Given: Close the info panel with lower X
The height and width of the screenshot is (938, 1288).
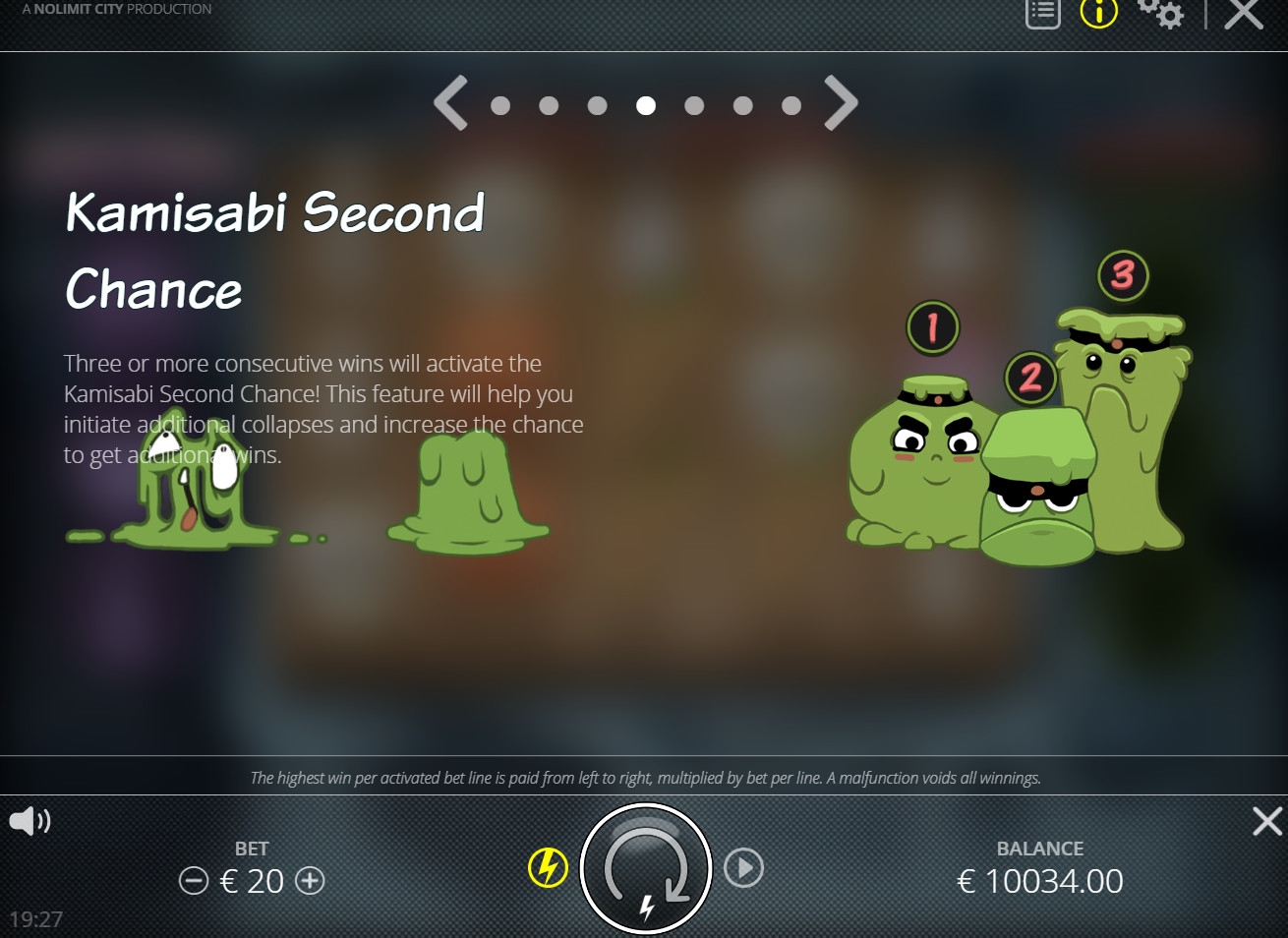Looking at the screenshot, I should (1267, 821).
